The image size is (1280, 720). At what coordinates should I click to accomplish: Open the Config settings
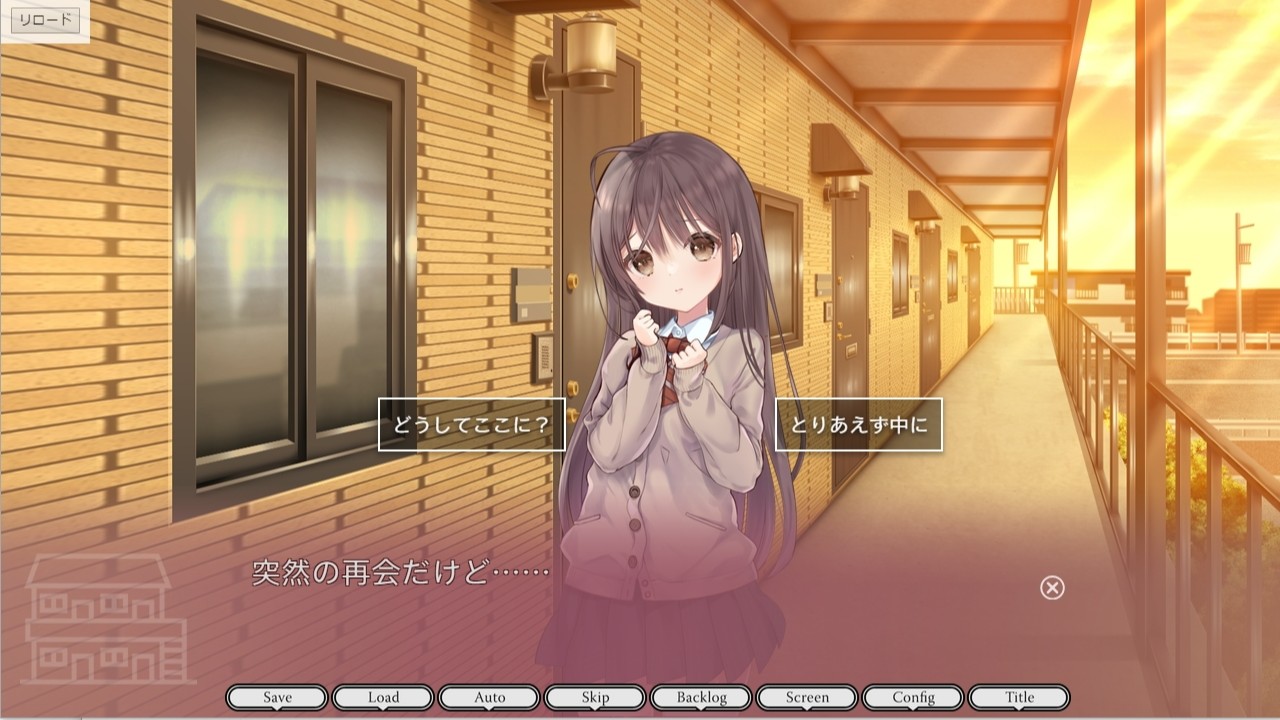click(913, 697)
